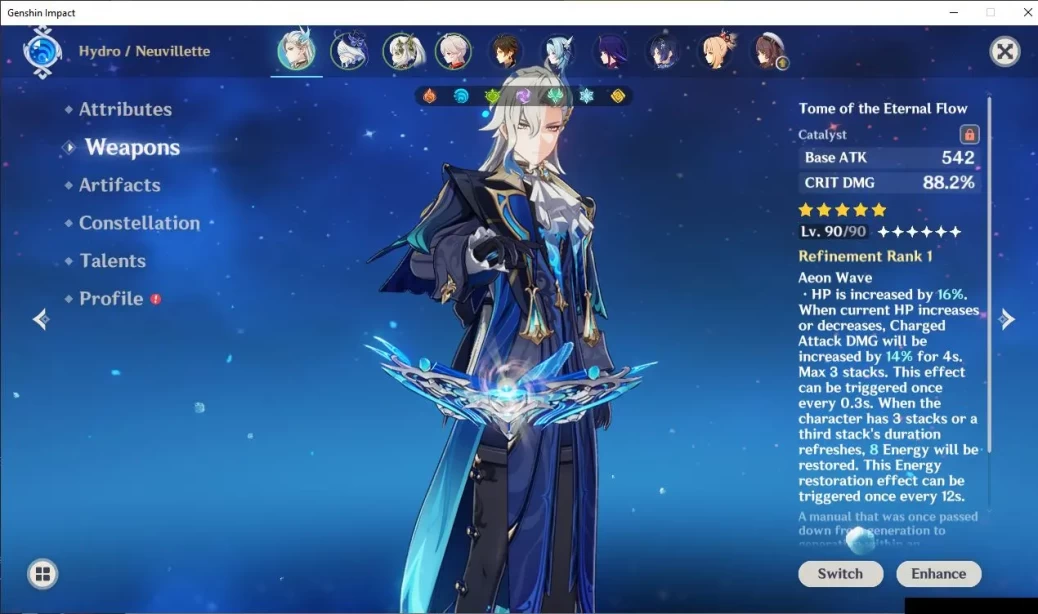Open the Attributes section
Image resolution: width=1038 pixels, height=614 pixels.
pyautogui.click(x=125, y=110)
